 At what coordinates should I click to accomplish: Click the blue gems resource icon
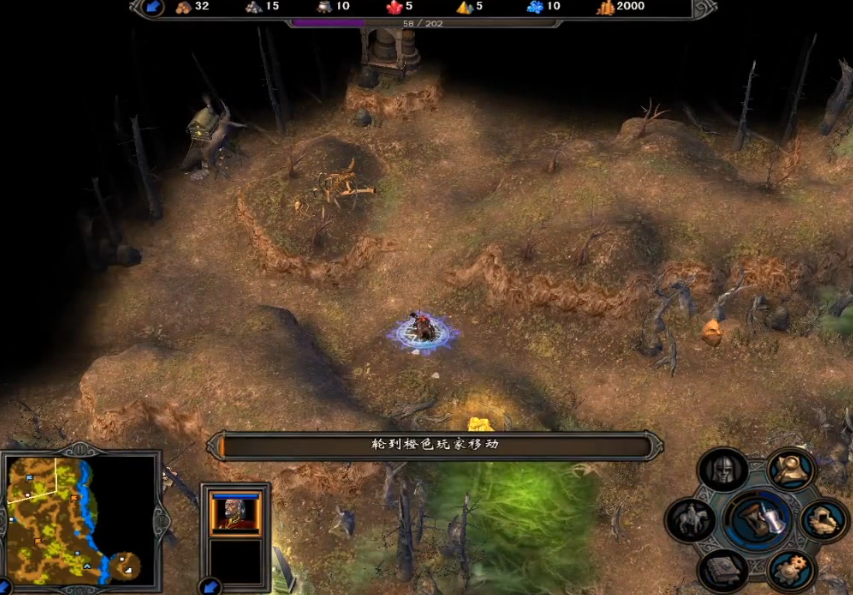(x=534, y=8)
